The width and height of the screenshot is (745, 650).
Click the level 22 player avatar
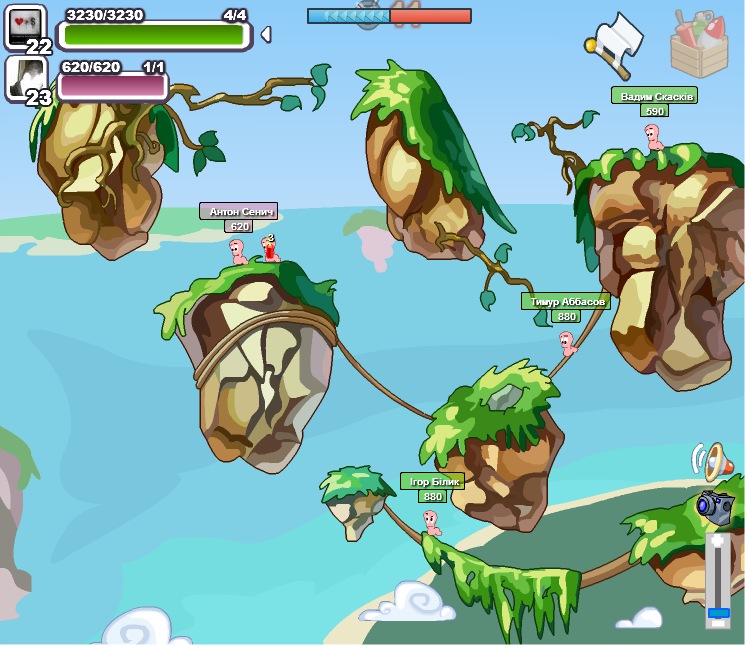26,26
